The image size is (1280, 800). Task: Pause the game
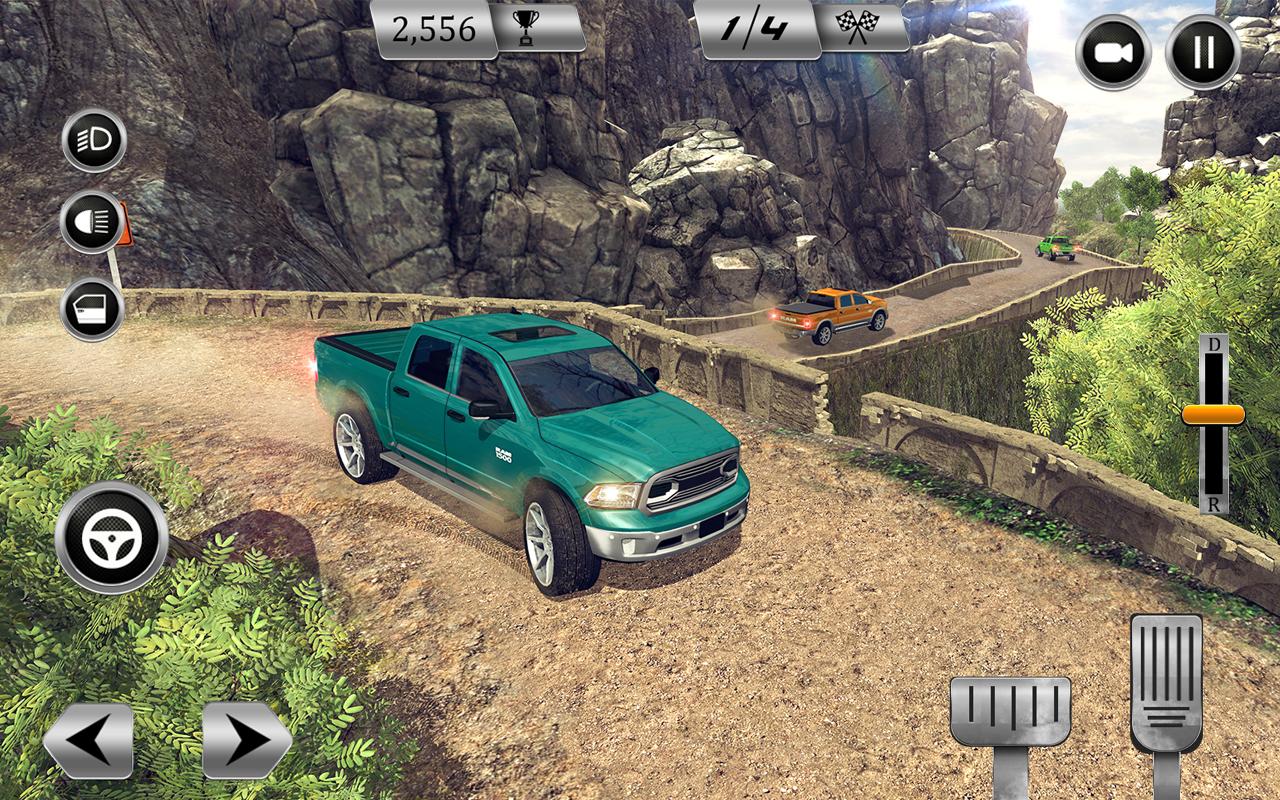pyautogui.click(x=1203, y=53)
